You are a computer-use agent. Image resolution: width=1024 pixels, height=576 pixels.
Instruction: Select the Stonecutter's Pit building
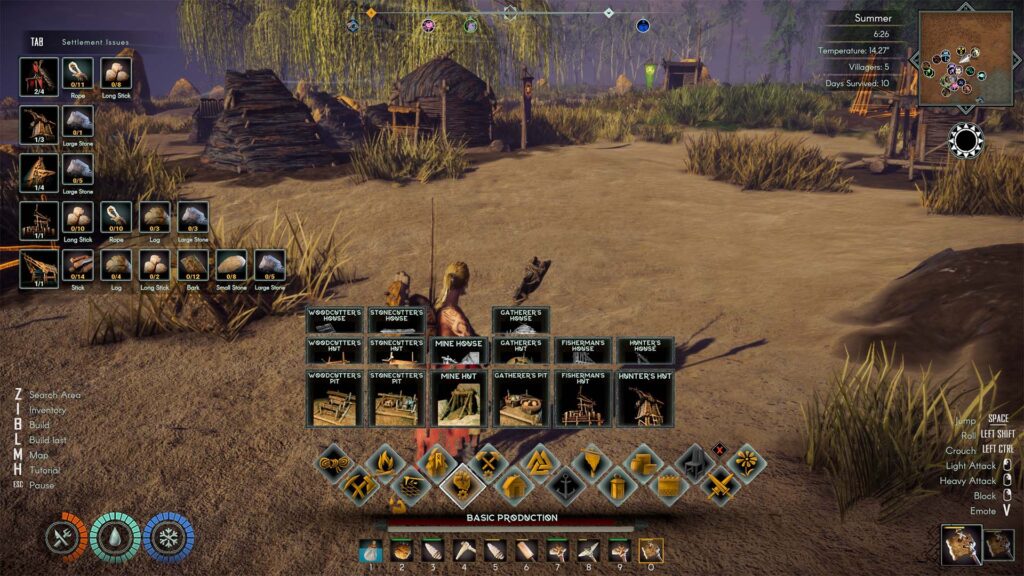pyautogui.click(x=398, y=398)
